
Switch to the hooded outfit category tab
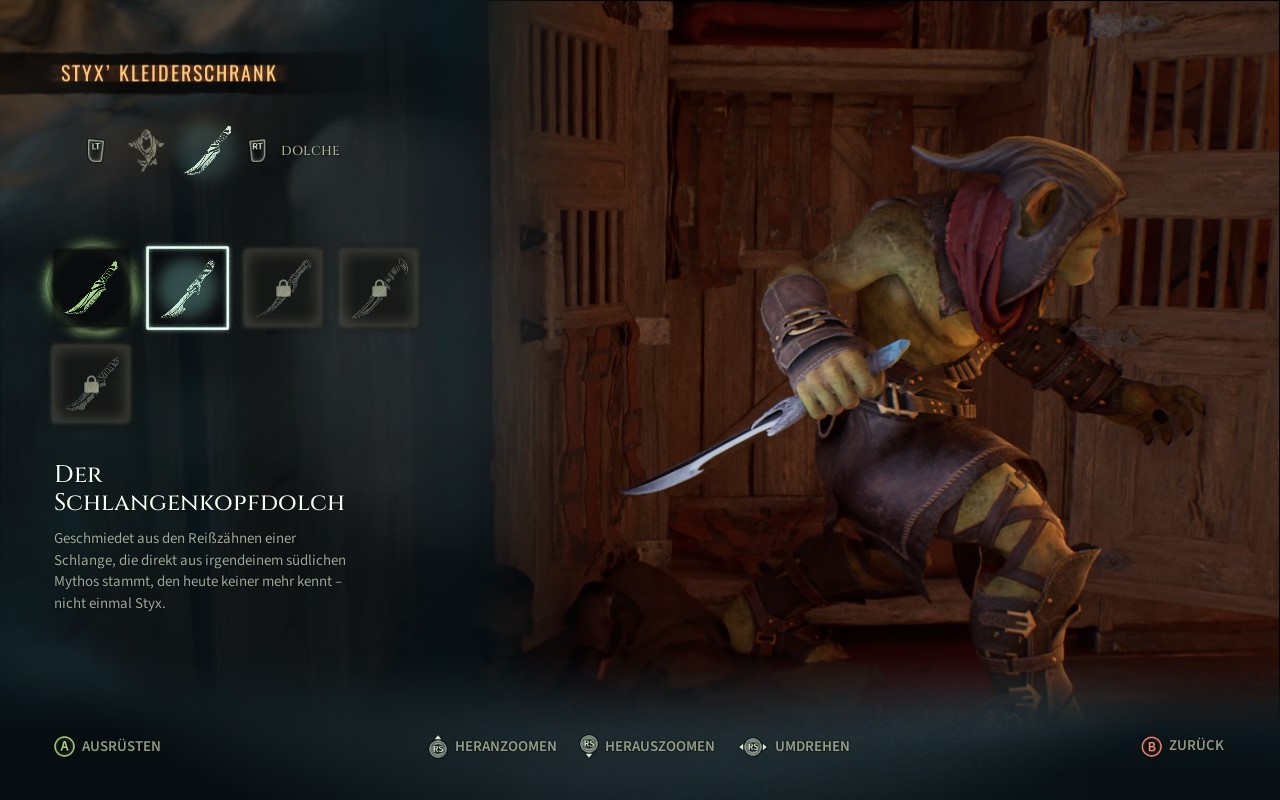(x=146, y=150)
